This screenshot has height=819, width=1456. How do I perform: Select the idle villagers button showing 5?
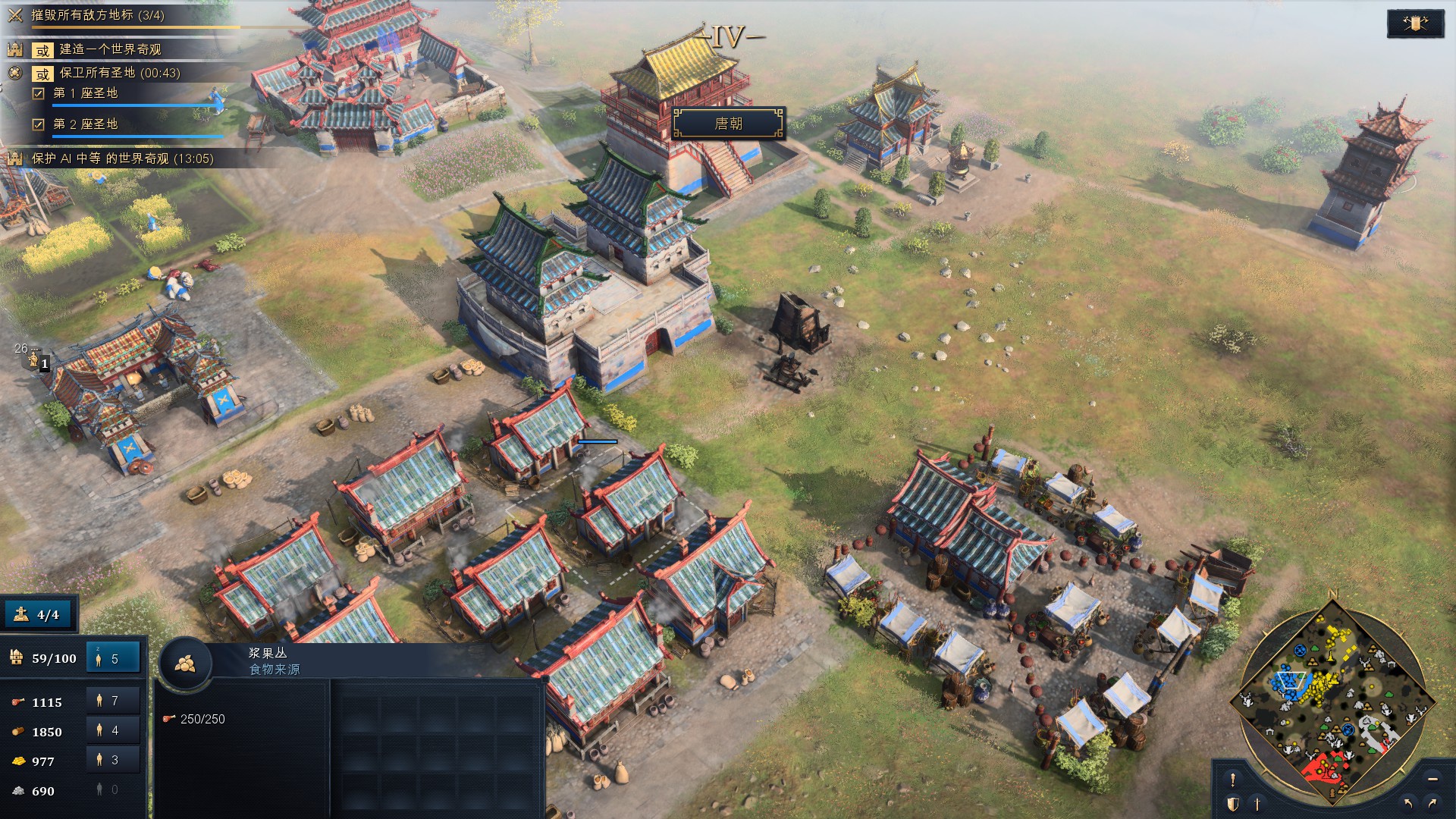pyautogui.click(x=113, y=658)
